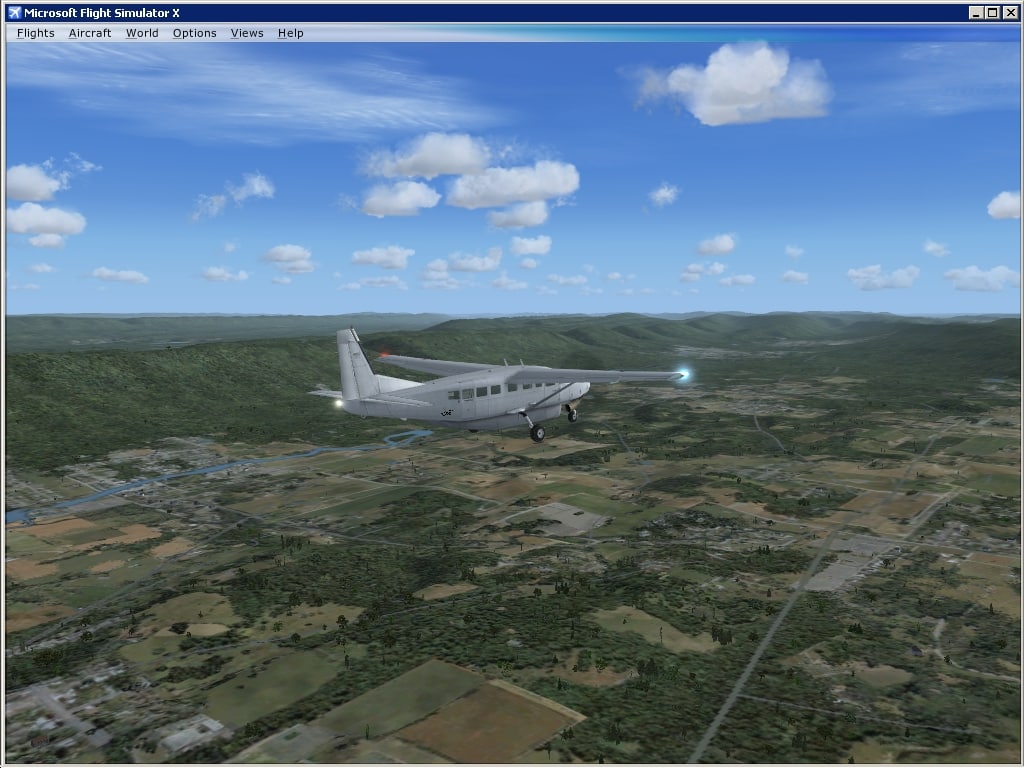The height and width of the screenshot is (768, 1024).
Task: Open the Aircraft menu
Action: pos(90,33)
